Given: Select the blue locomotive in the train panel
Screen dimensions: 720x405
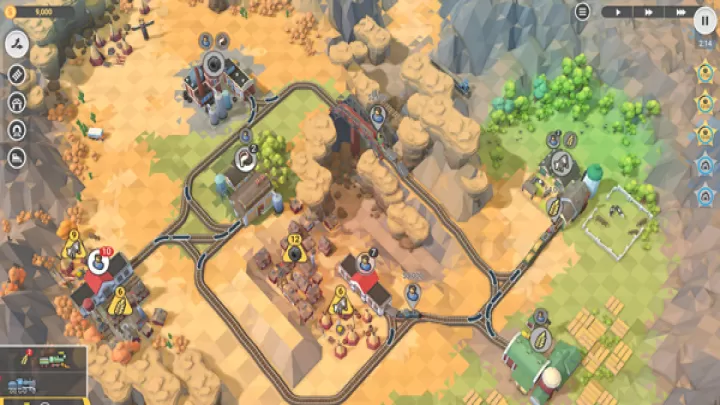Looking at the screenshot, I should click(21, 384).
